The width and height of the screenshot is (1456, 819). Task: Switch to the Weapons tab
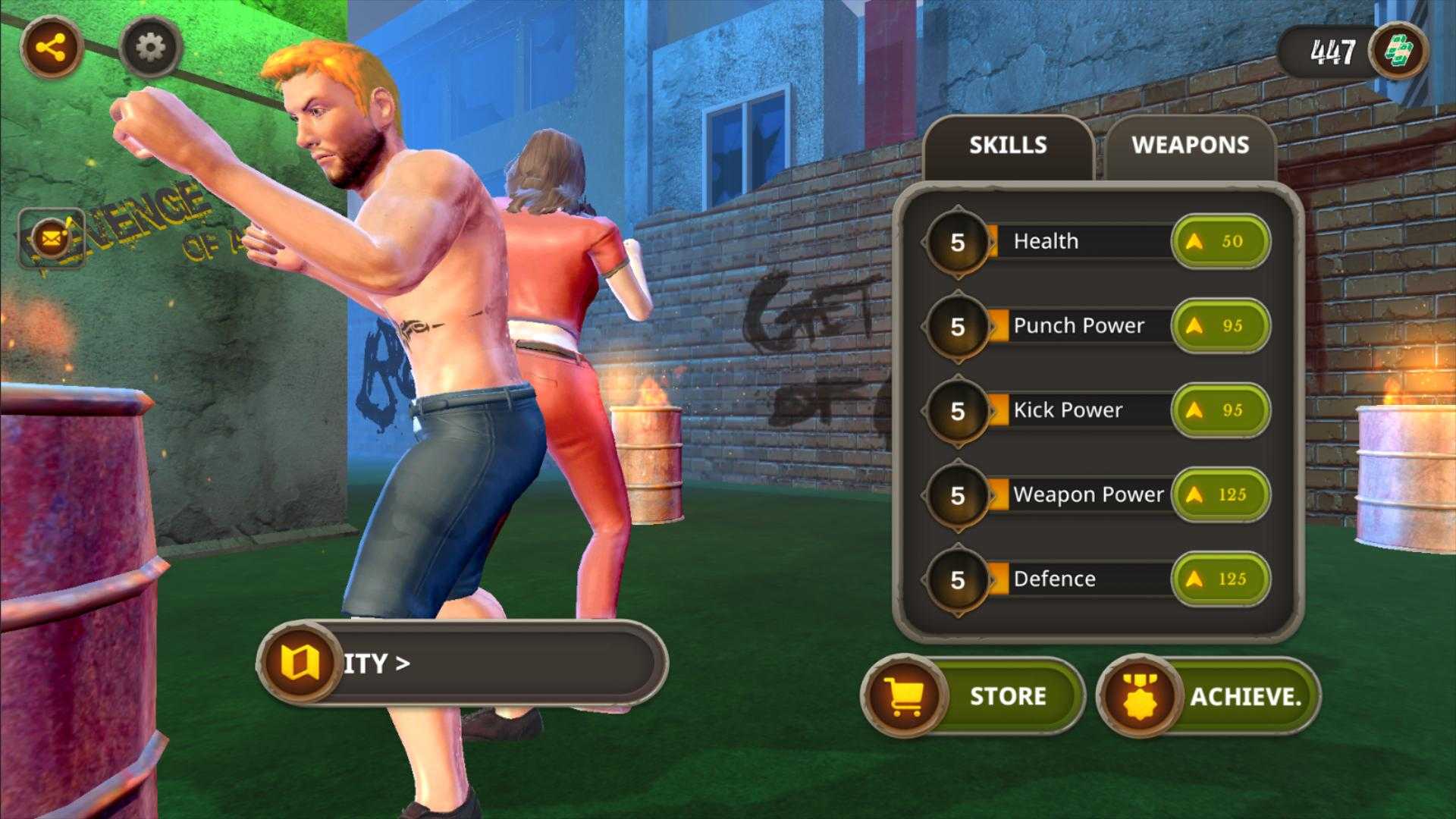click(1190, 146)
